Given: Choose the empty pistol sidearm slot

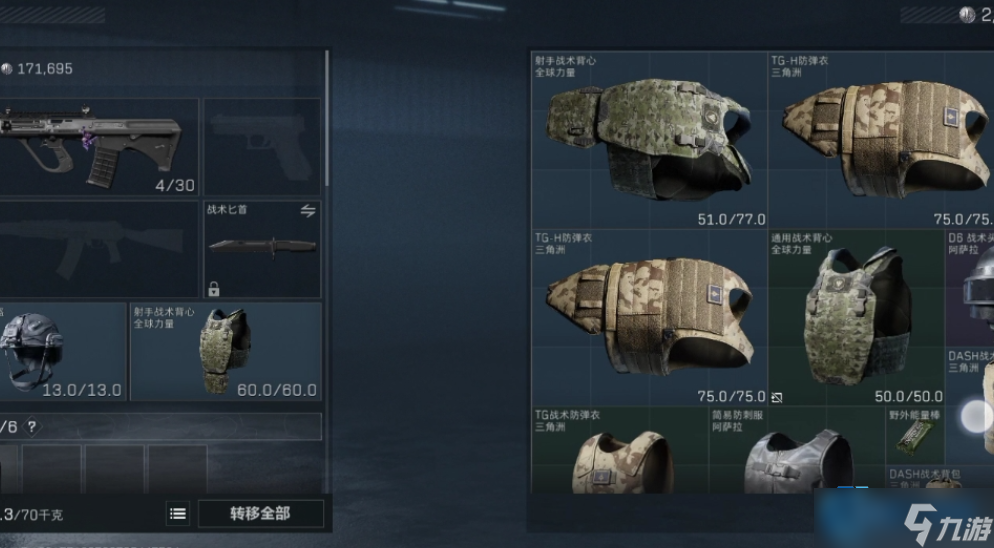Looking at the screenshot, I should click(262, 146).
